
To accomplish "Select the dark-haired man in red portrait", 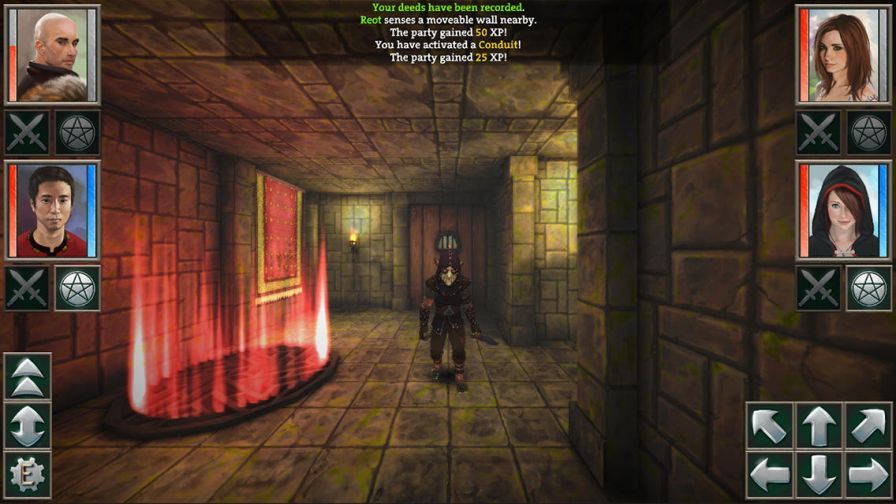I will (51, 210).
